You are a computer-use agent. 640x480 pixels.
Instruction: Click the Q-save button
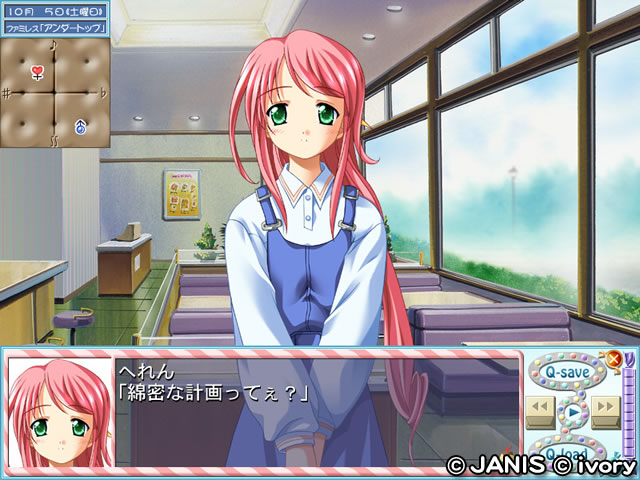[563, 373]
